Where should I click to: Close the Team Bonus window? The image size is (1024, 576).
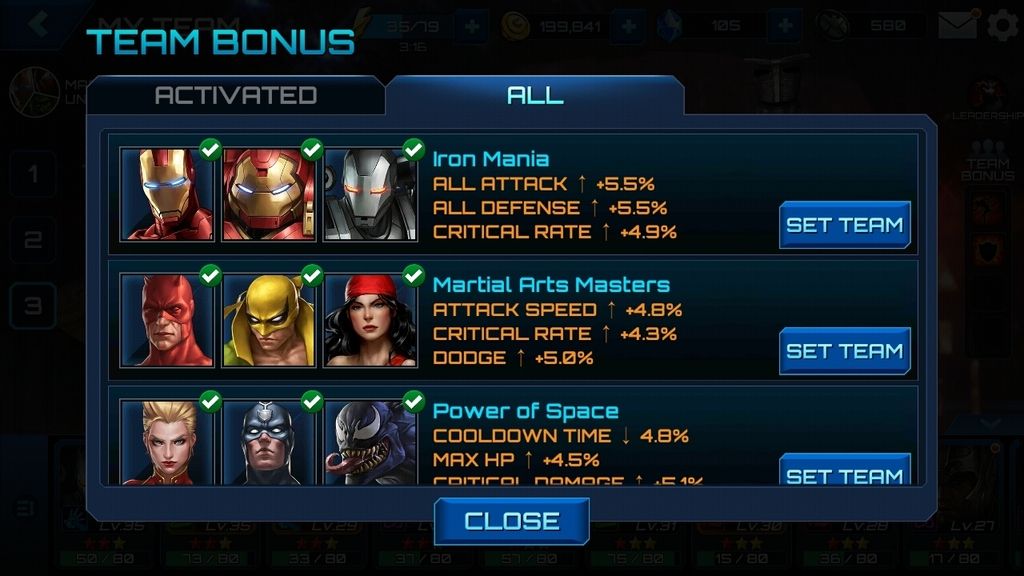(511, 521)
